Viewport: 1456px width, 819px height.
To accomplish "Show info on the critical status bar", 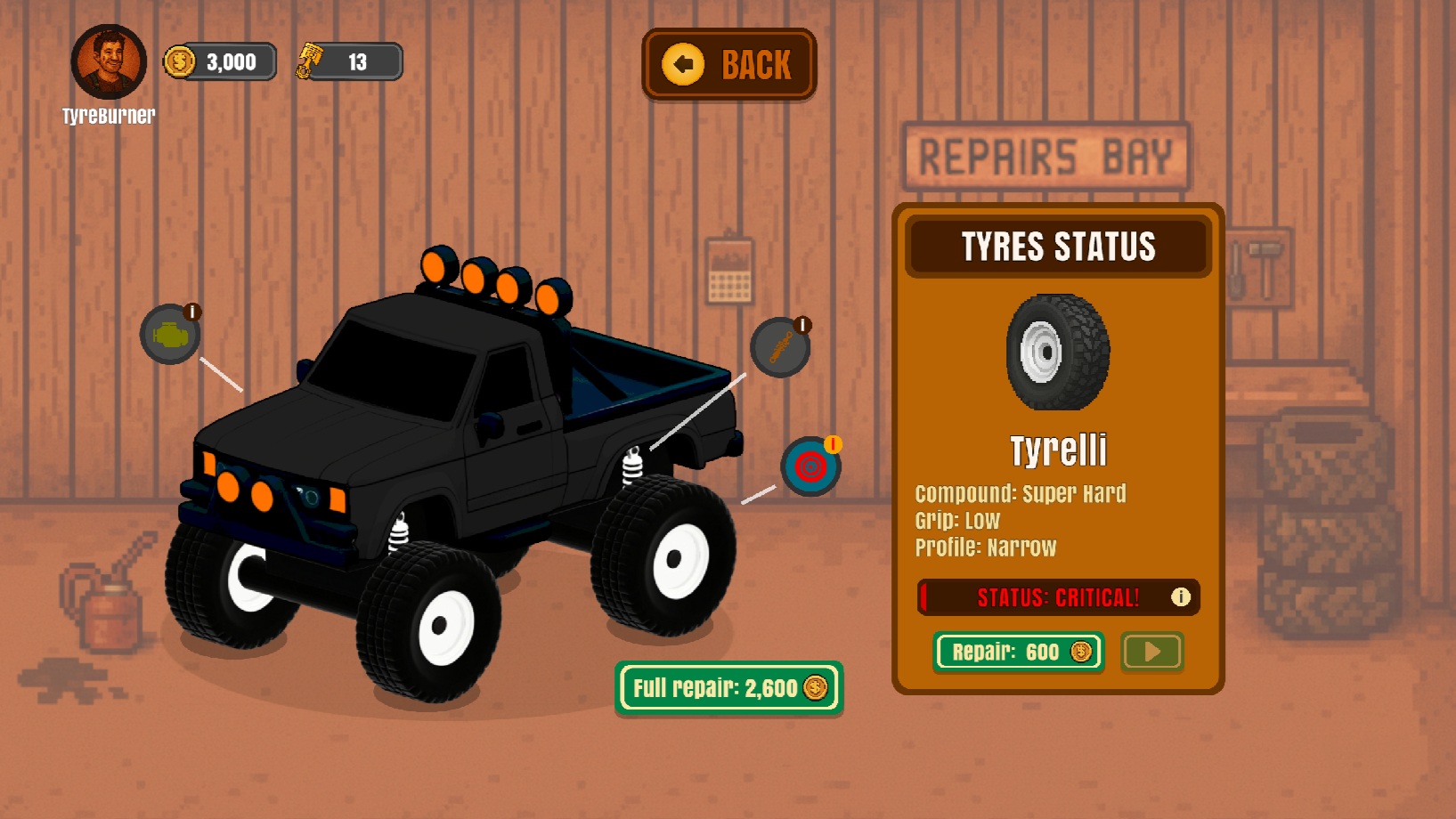I will tap(1180, 597).
